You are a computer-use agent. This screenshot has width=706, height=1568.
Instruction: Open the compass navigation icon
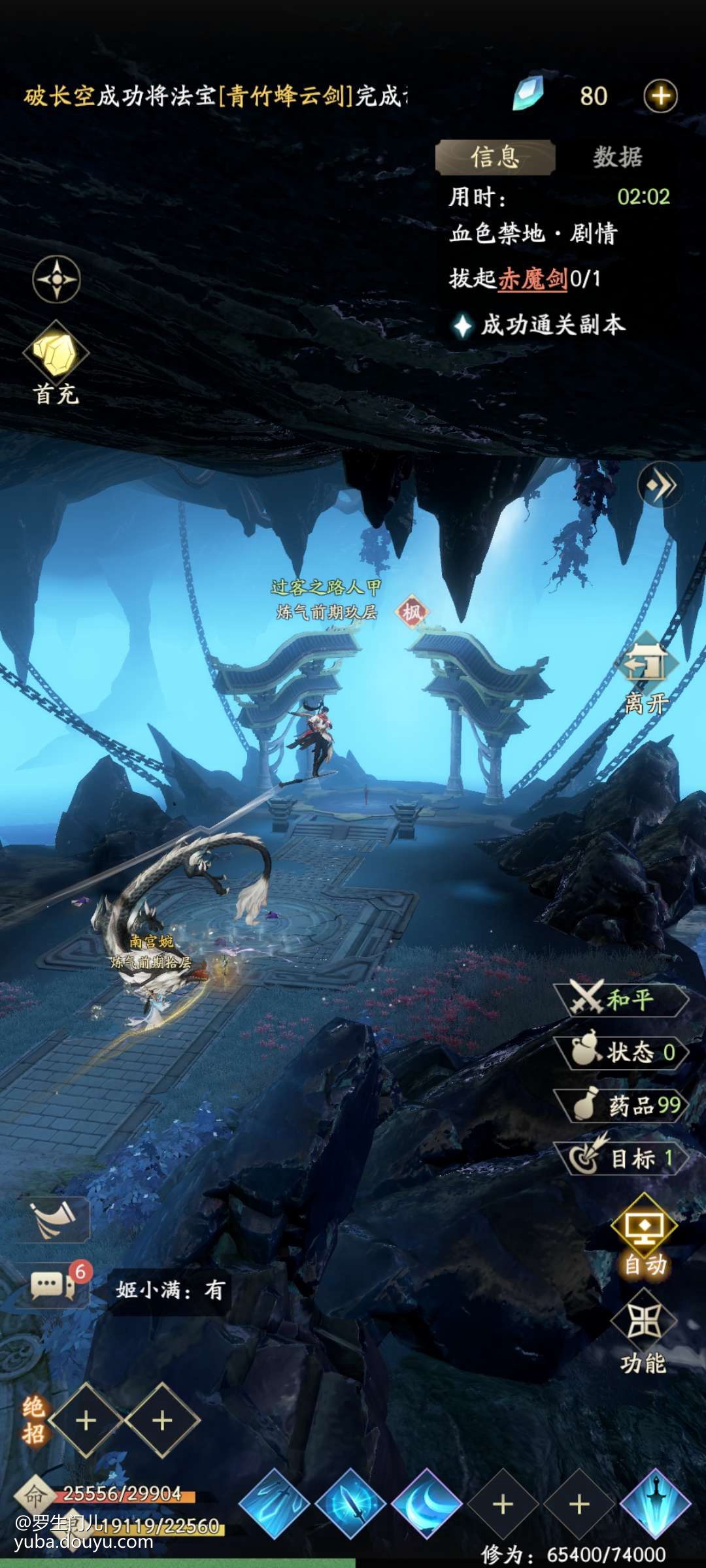pos(57,280)
